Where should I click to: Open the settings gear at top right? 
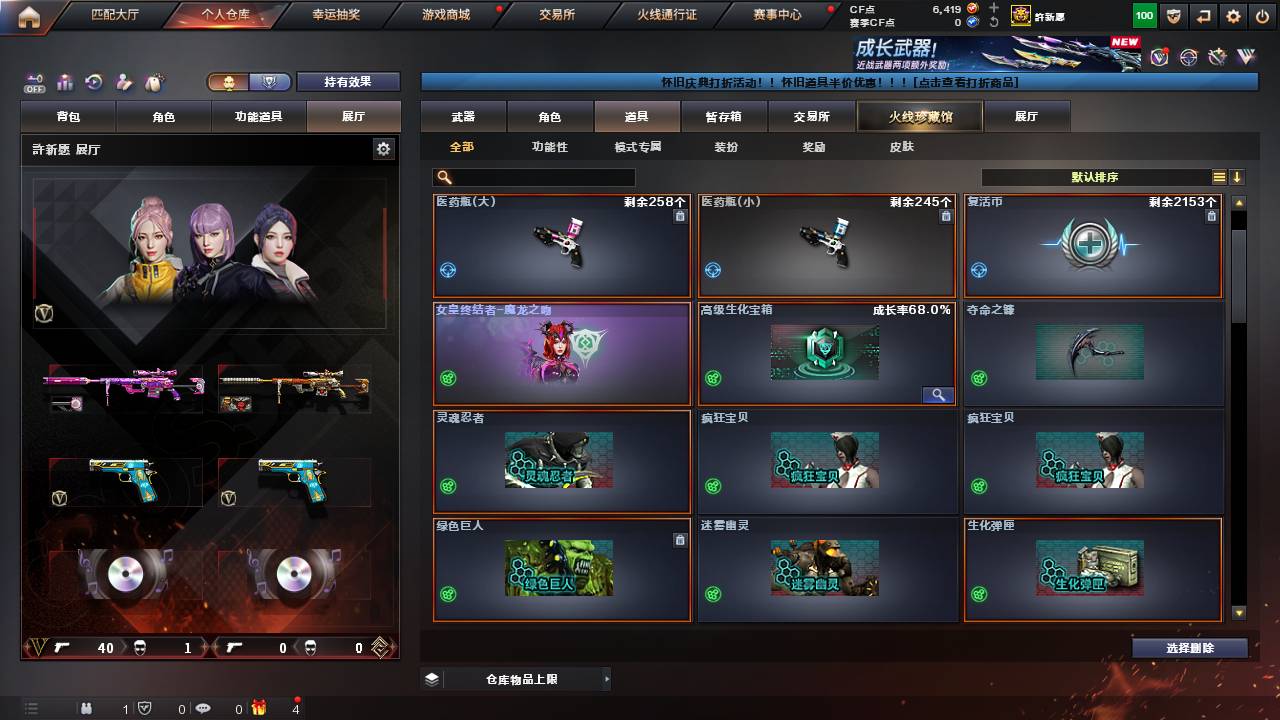pos(1232,16)
